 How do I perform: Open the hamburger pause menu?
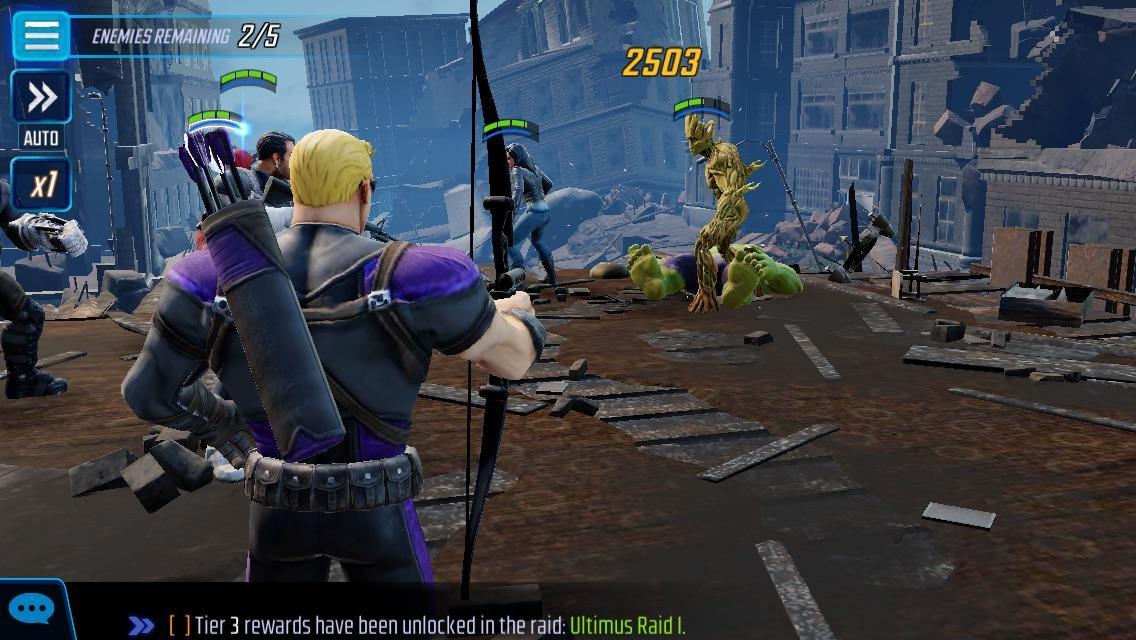pyautogui.click(x=41, y=35)
